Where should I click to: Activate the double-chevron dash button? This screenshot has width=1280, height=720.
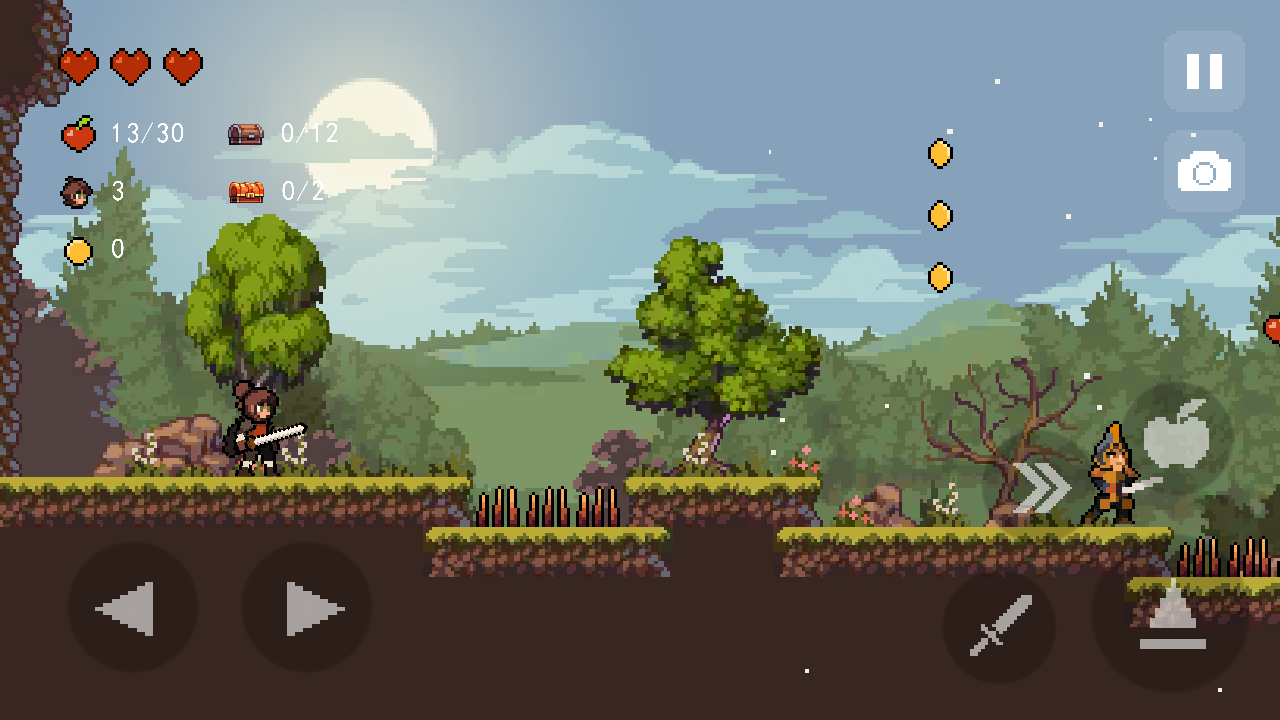pos(1041,487)
